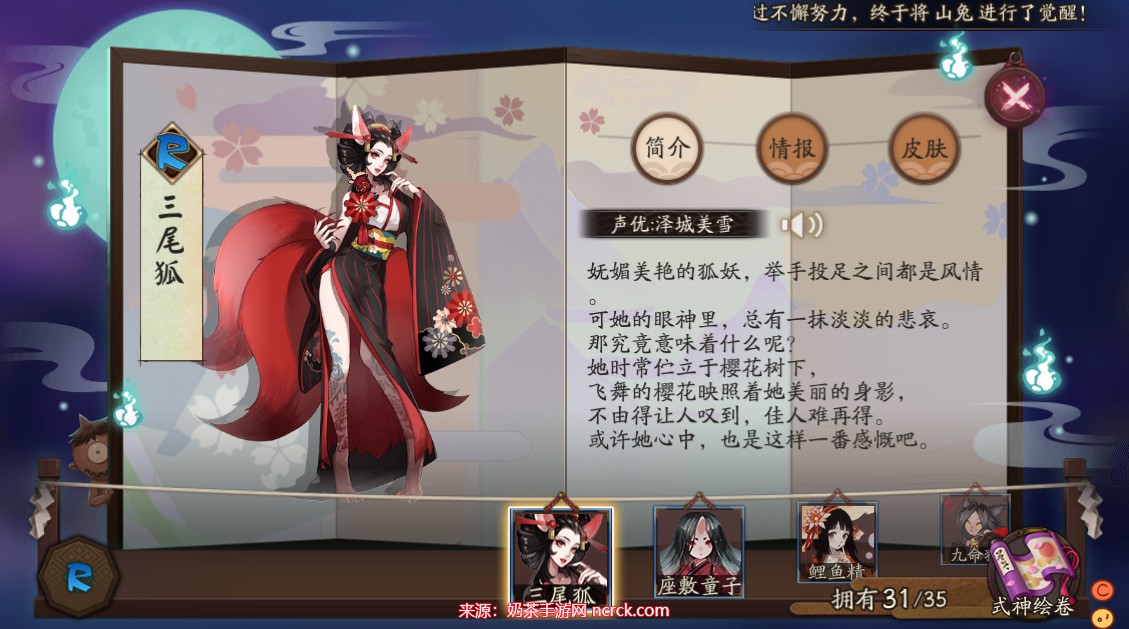Open the 简介 introduction tab
The height and width of the screenshot is (629, 1129).
point(666,149)
